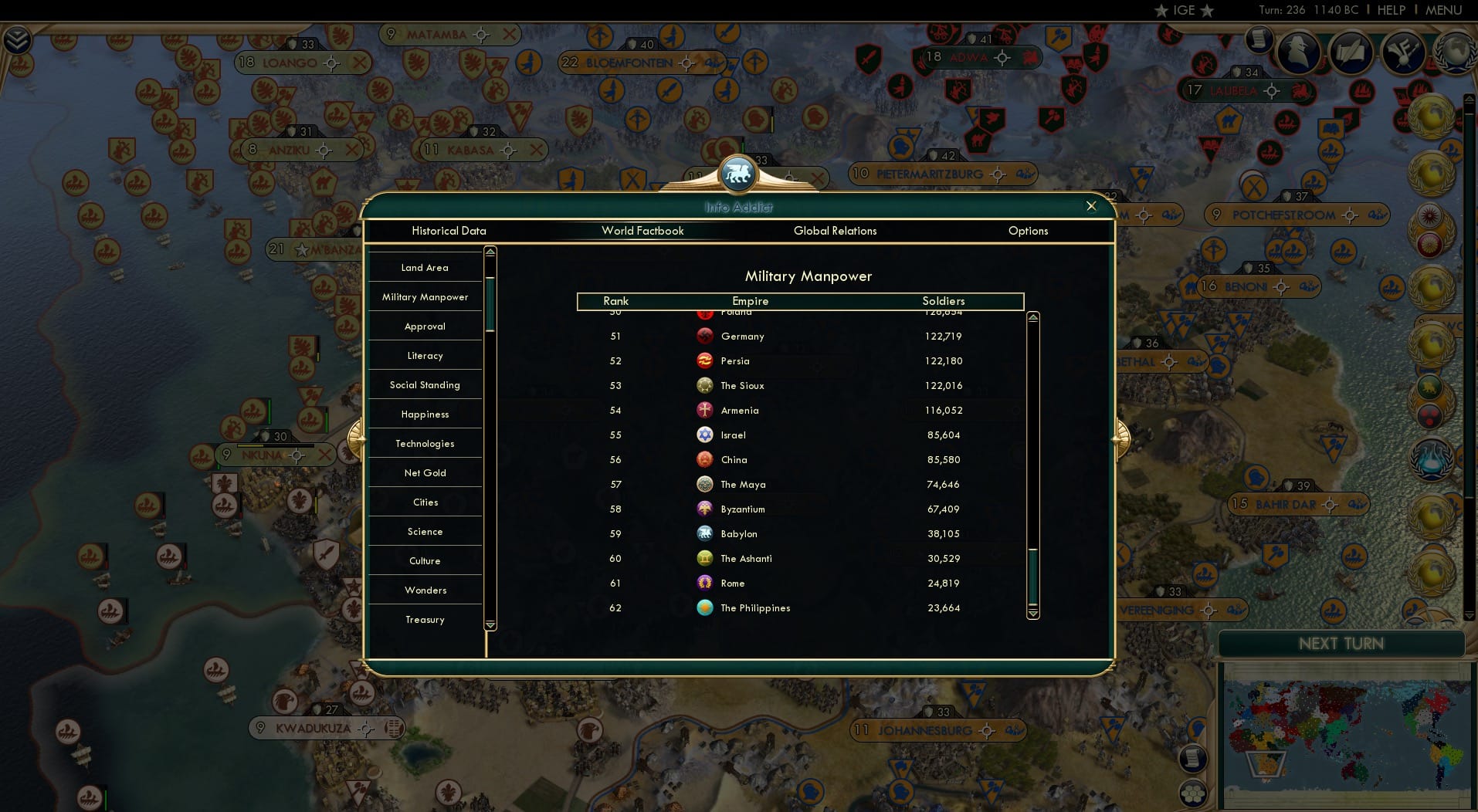Open the Global Relations tab

coord(835,231)
